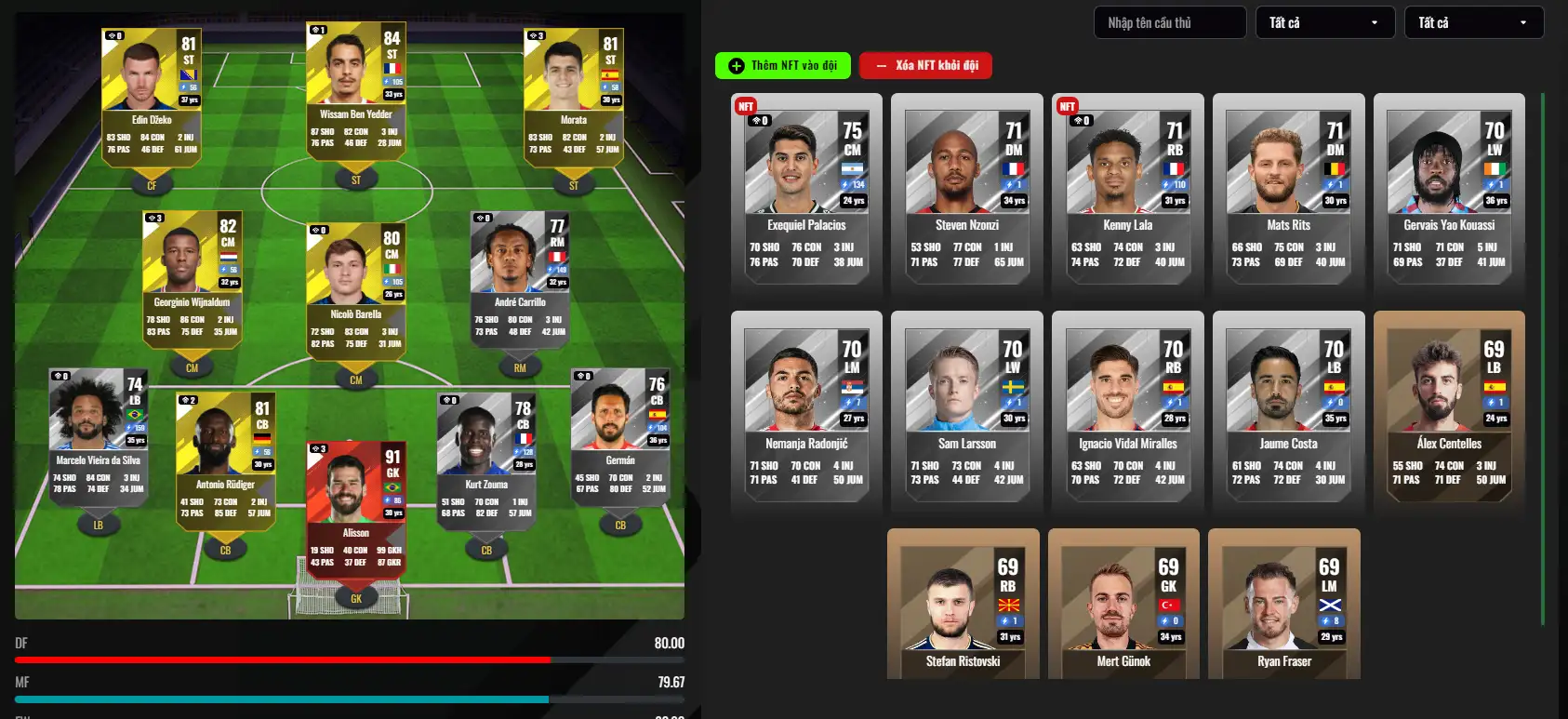This screenshot has height=719, width=1568.
Task: Pick the Sam Larsson card
Action: (967, 412)
